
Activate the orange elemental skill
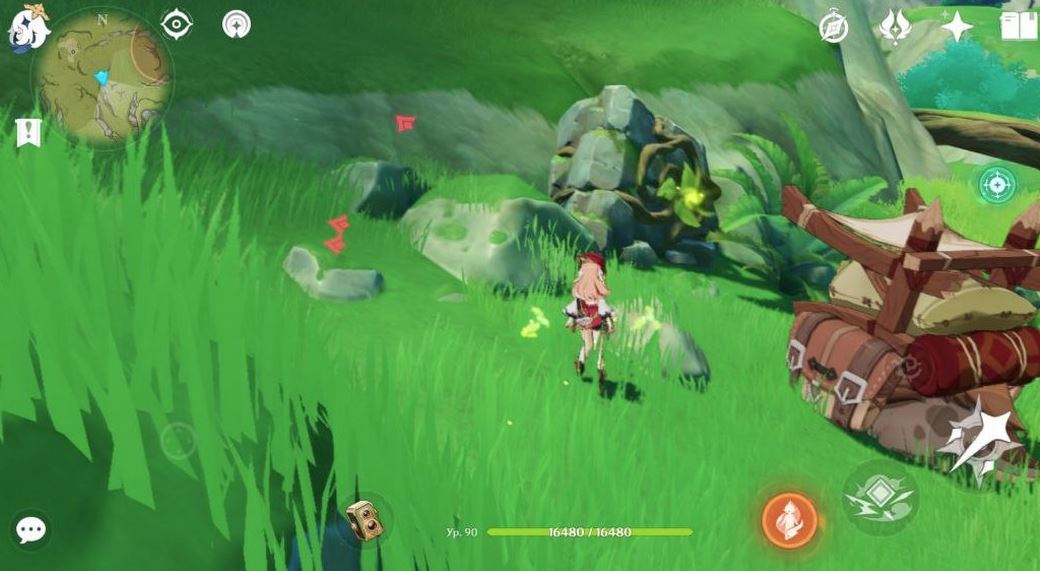790,520
